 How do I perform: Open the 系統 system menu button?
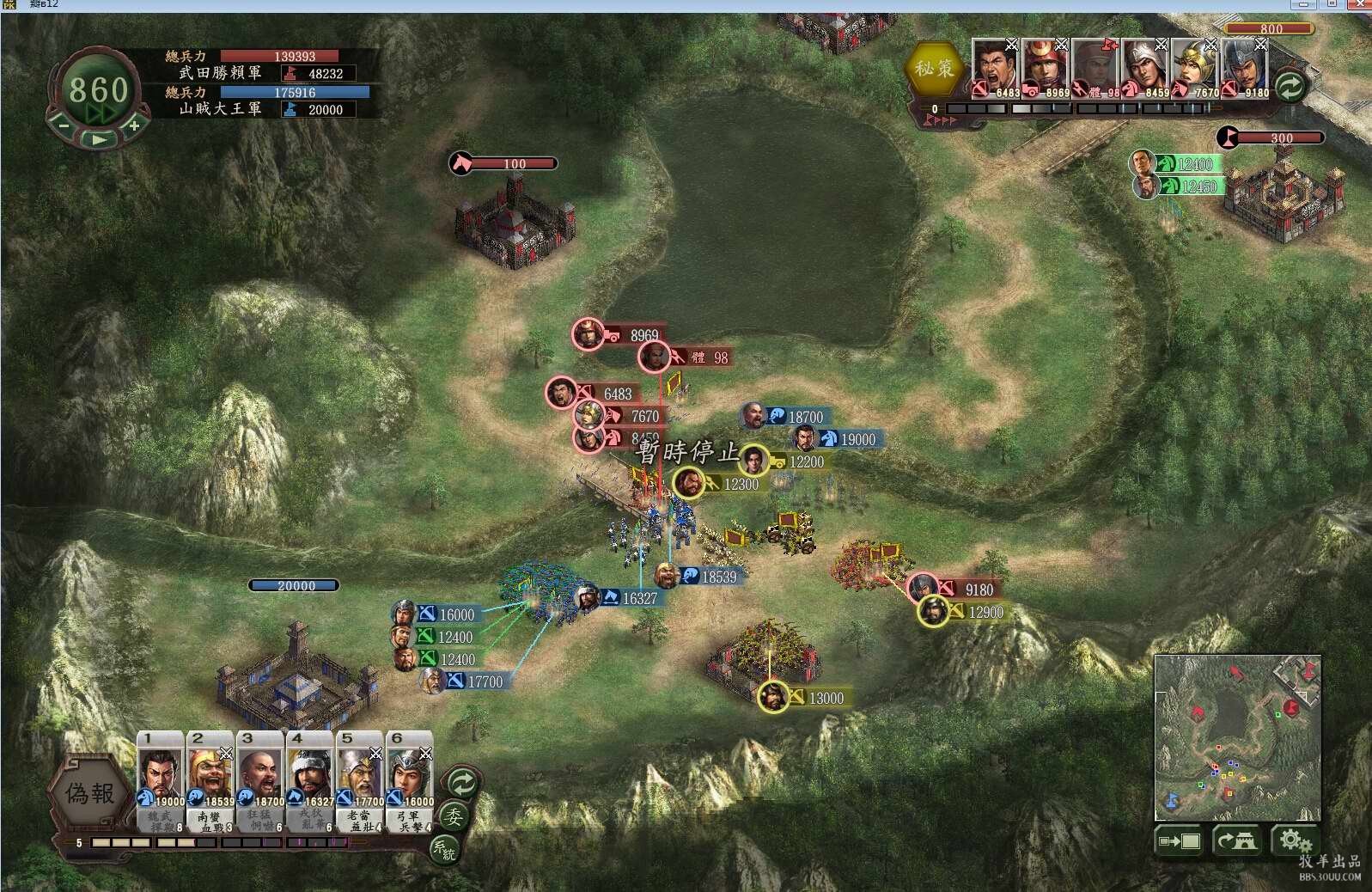pos(443,850)
